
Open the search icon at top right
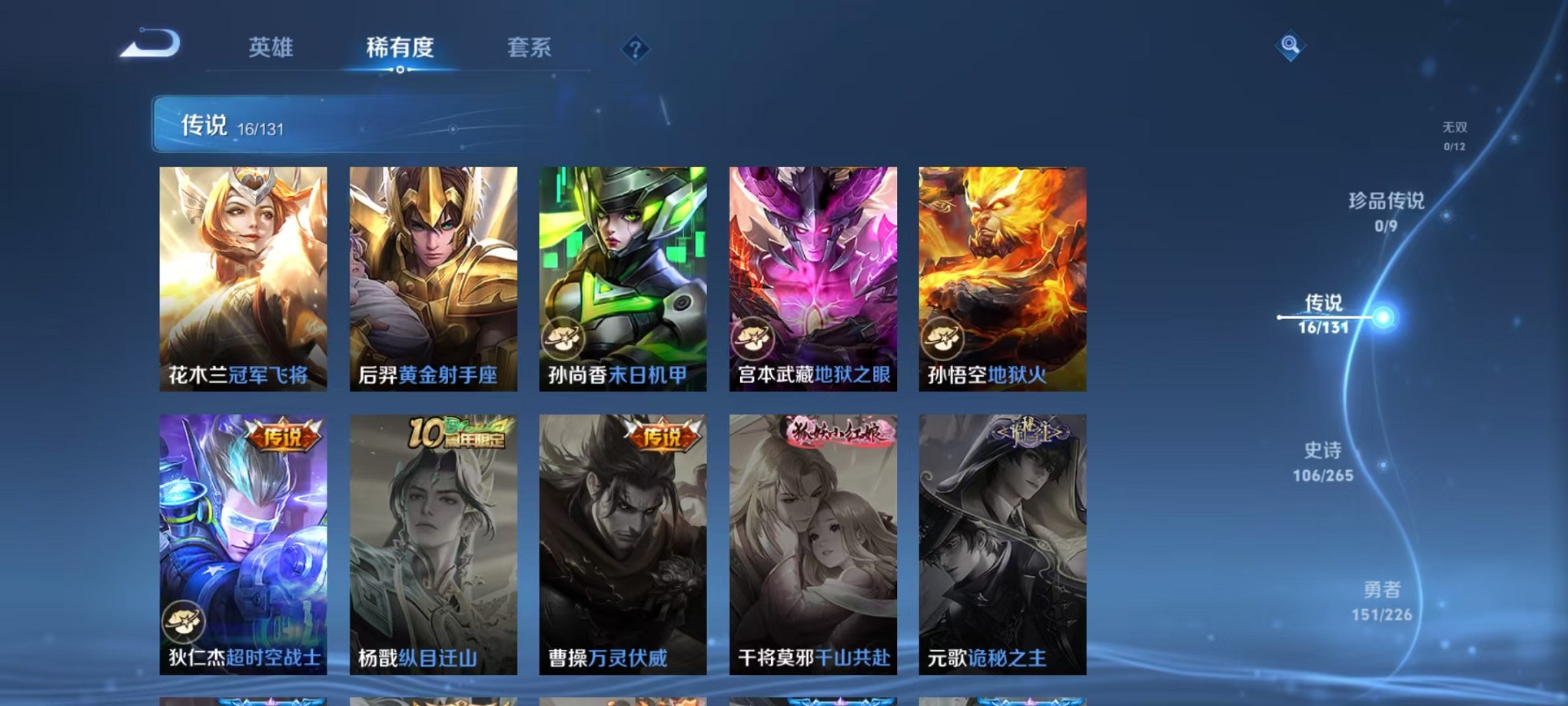(1291, 46)
